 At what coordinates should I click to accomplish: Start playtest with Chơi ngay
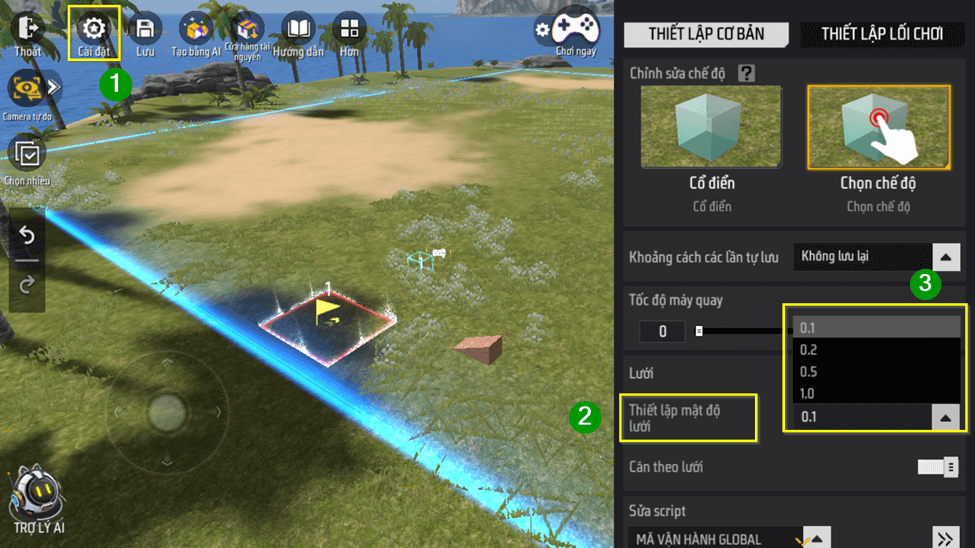[x=575, y=31]
